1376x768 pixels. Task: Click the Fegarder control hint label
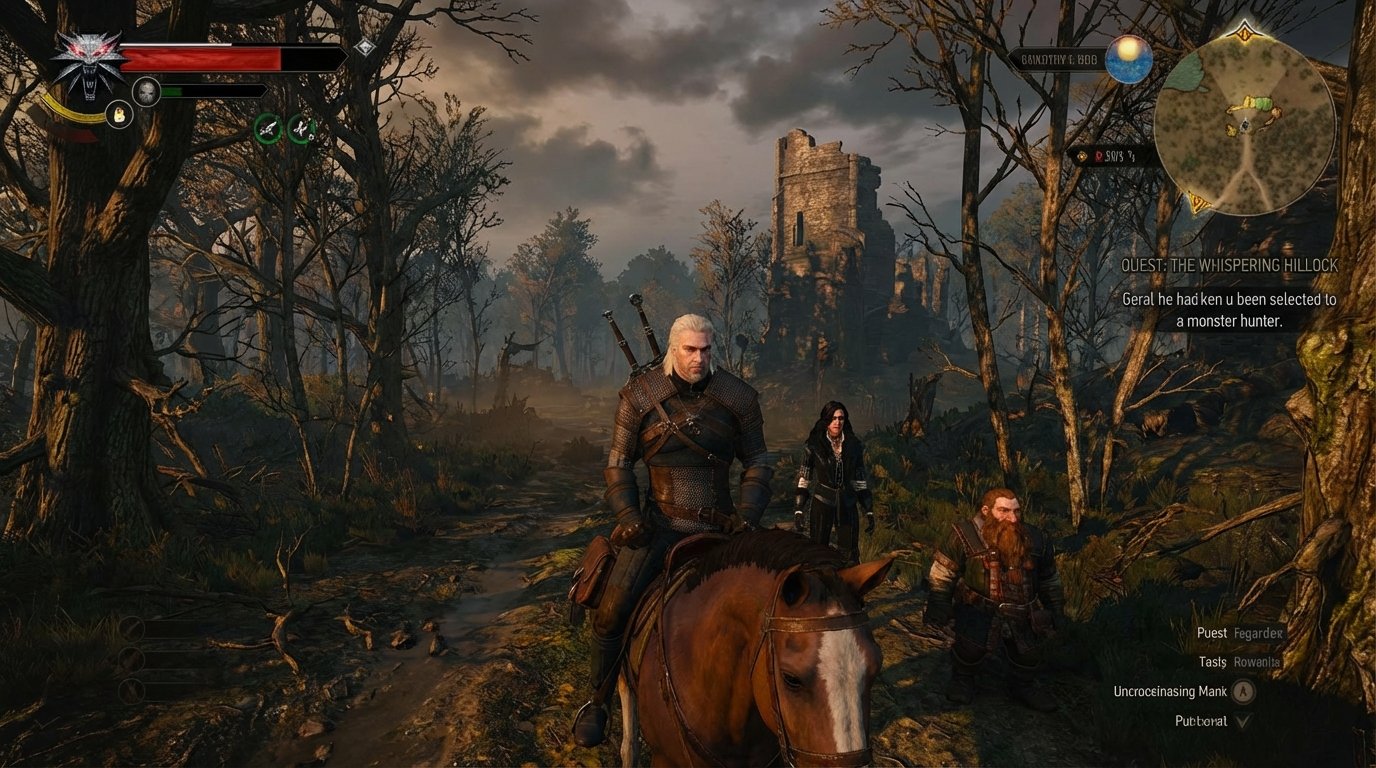click(1258, 633)
